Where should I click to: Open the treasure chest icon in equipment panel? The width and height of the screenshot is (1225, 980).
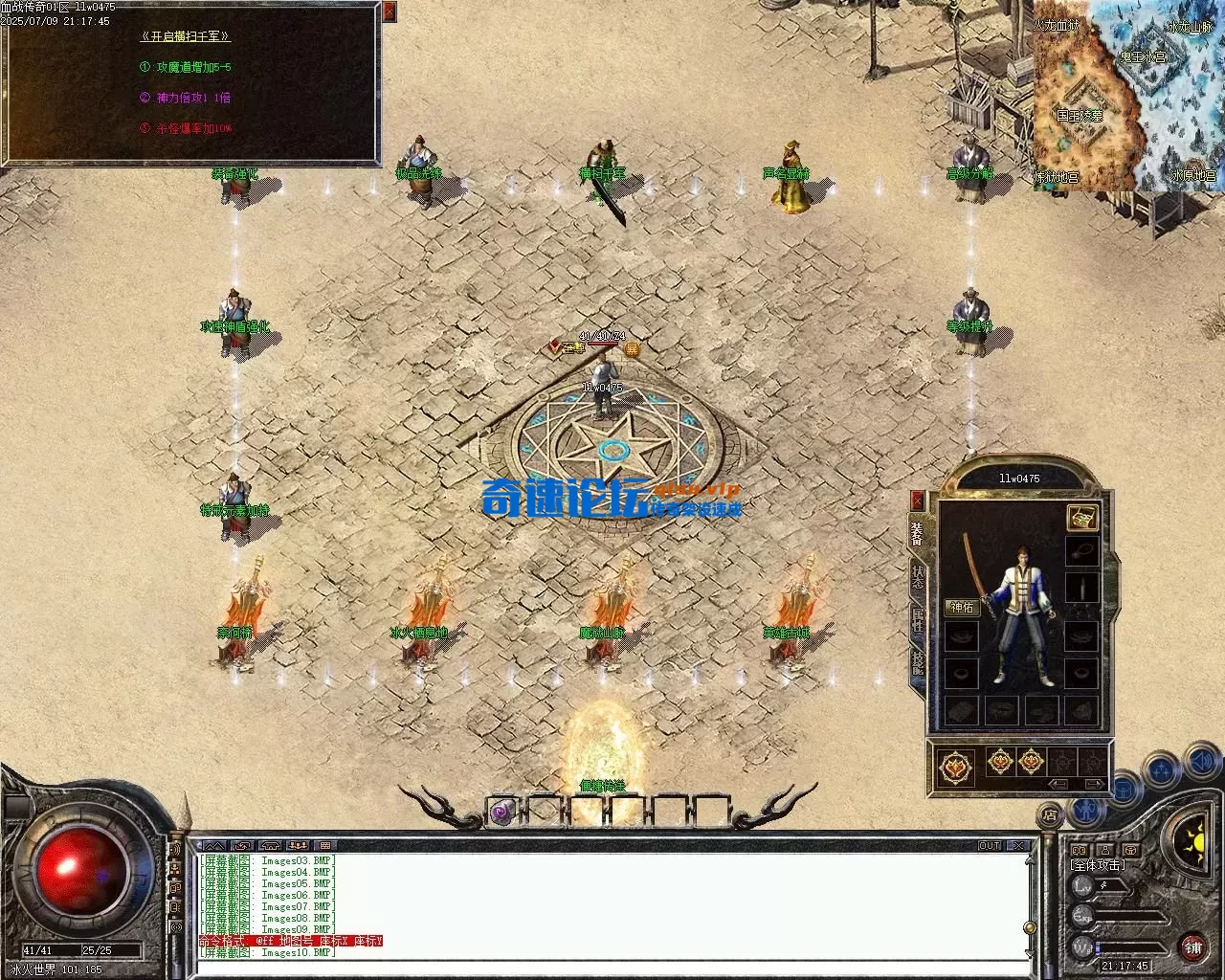coord(1081,518)
